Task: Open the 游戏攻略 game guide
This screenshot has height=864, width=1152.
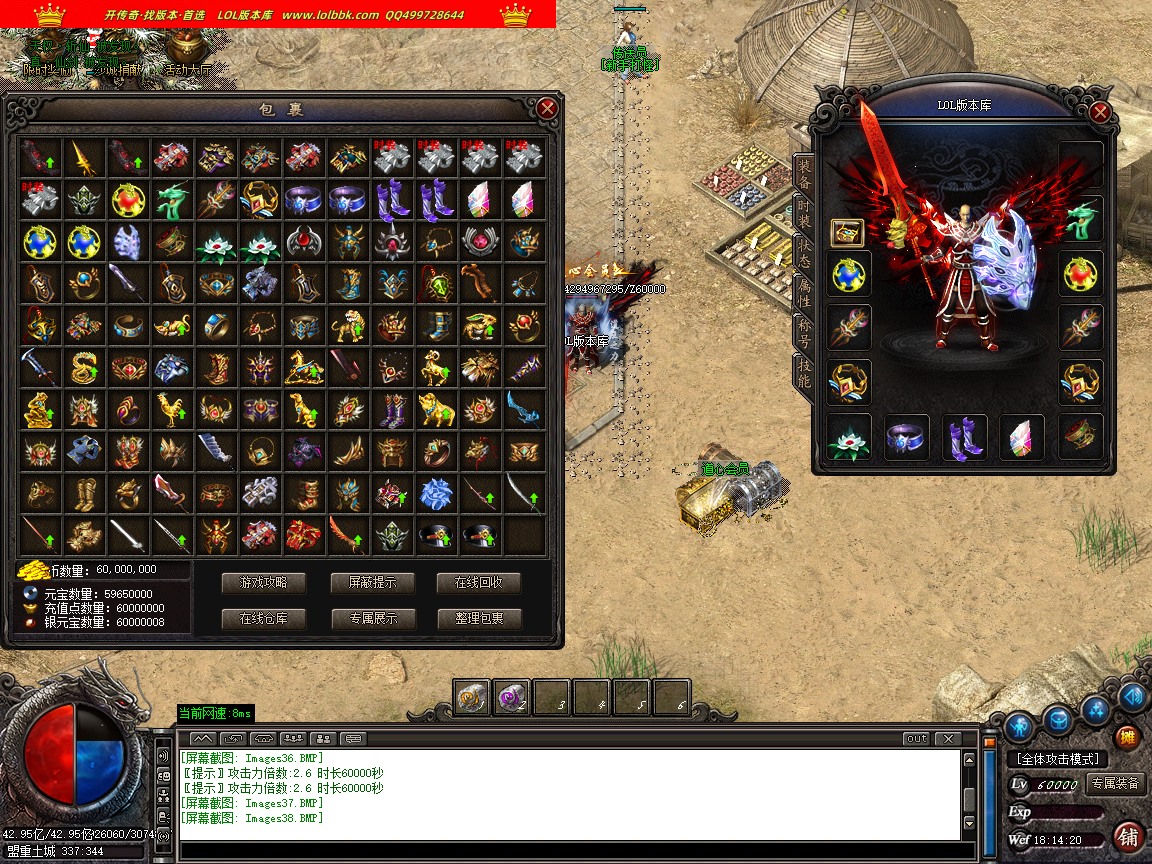Action: (x=263, y=583)
